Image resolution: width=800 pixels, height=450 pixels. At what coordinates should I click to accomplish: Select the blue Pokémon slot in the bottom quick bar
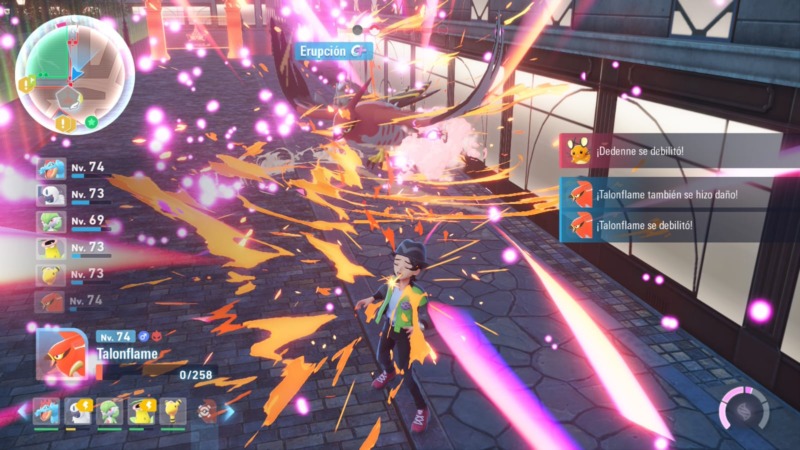pos(45,410)
